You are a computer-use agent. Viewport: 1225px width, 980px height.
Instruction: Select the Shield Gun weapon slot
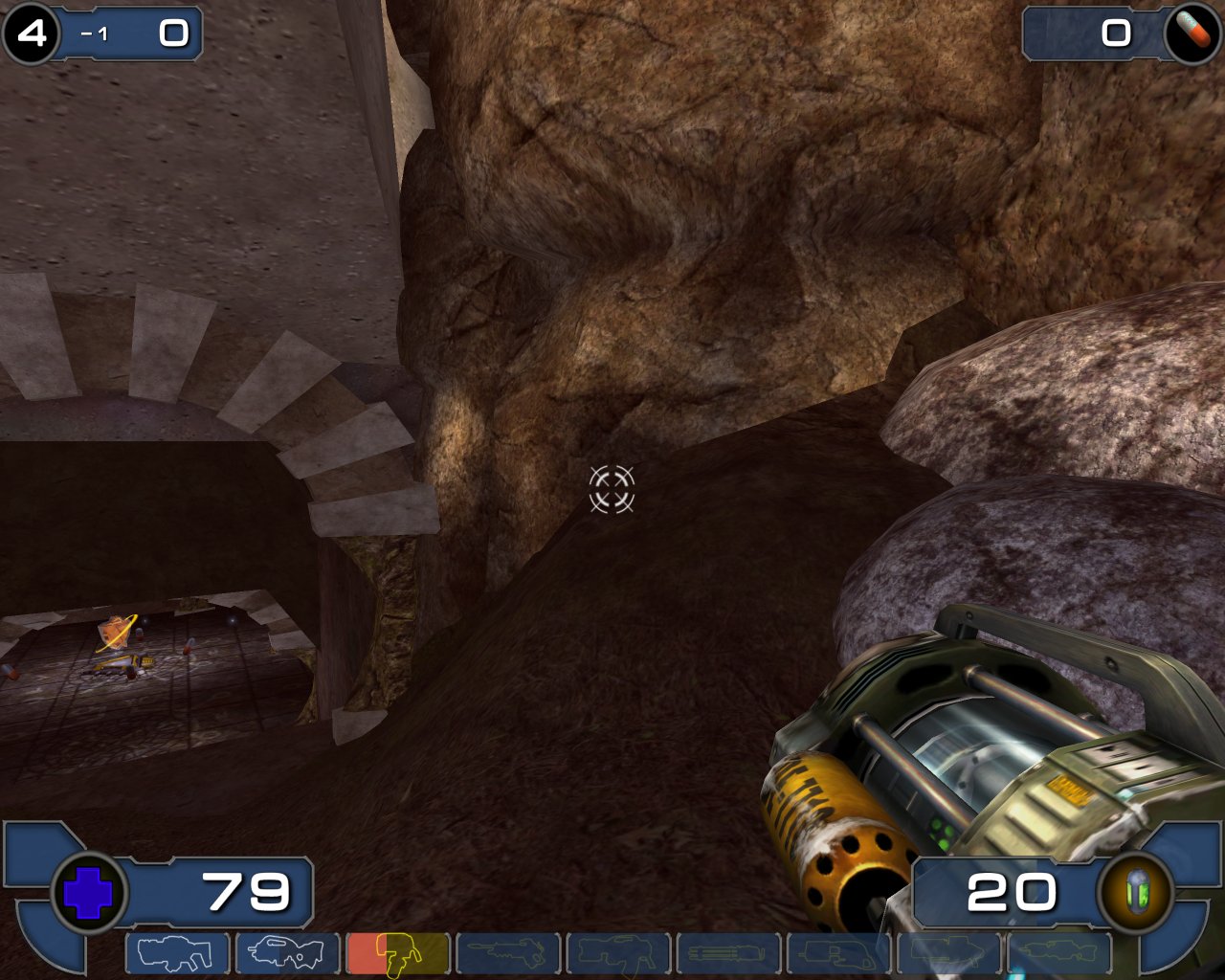pos(177,953)
